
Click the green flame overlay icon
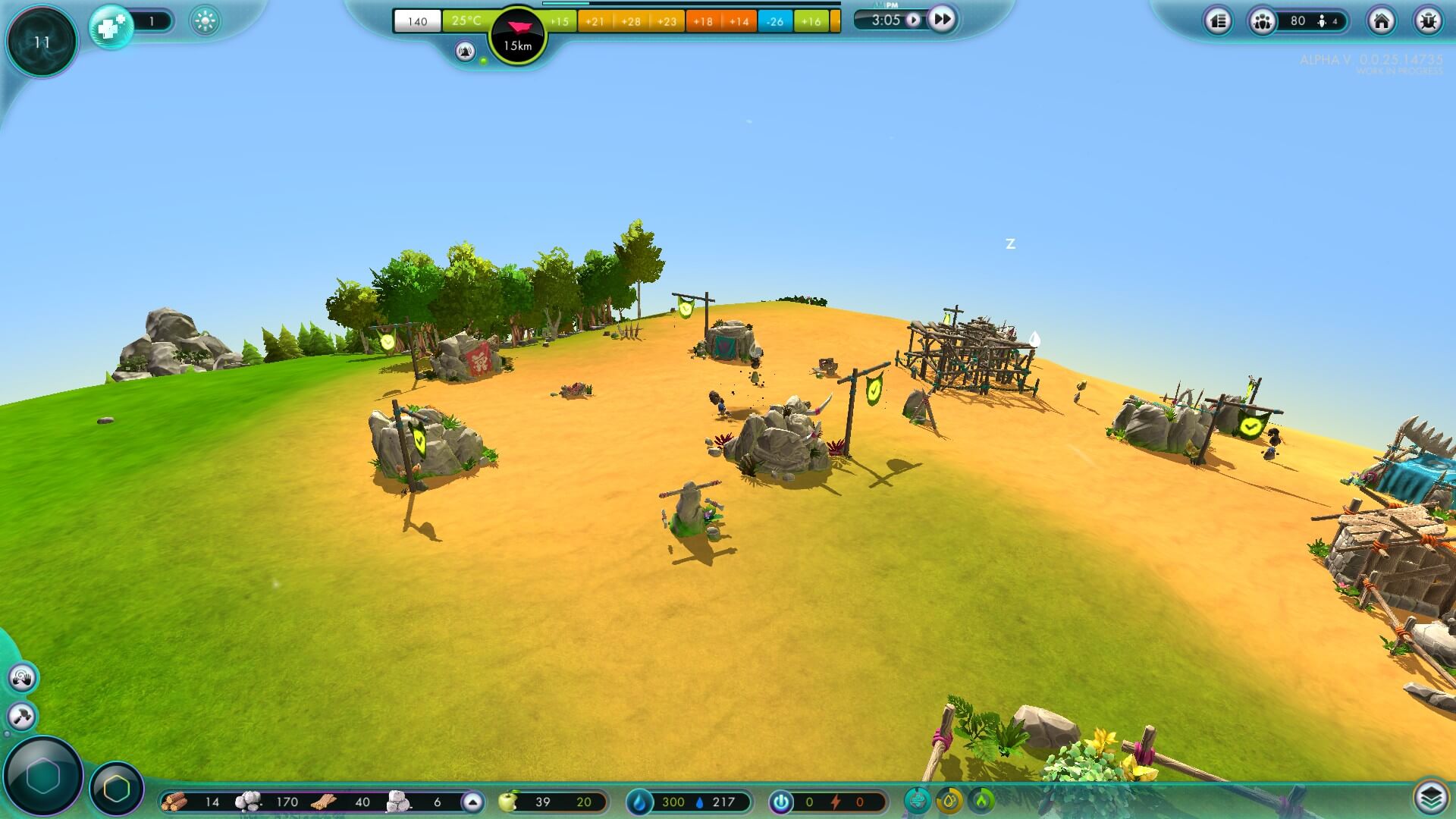pyautogui.click(x=982, y=800)
